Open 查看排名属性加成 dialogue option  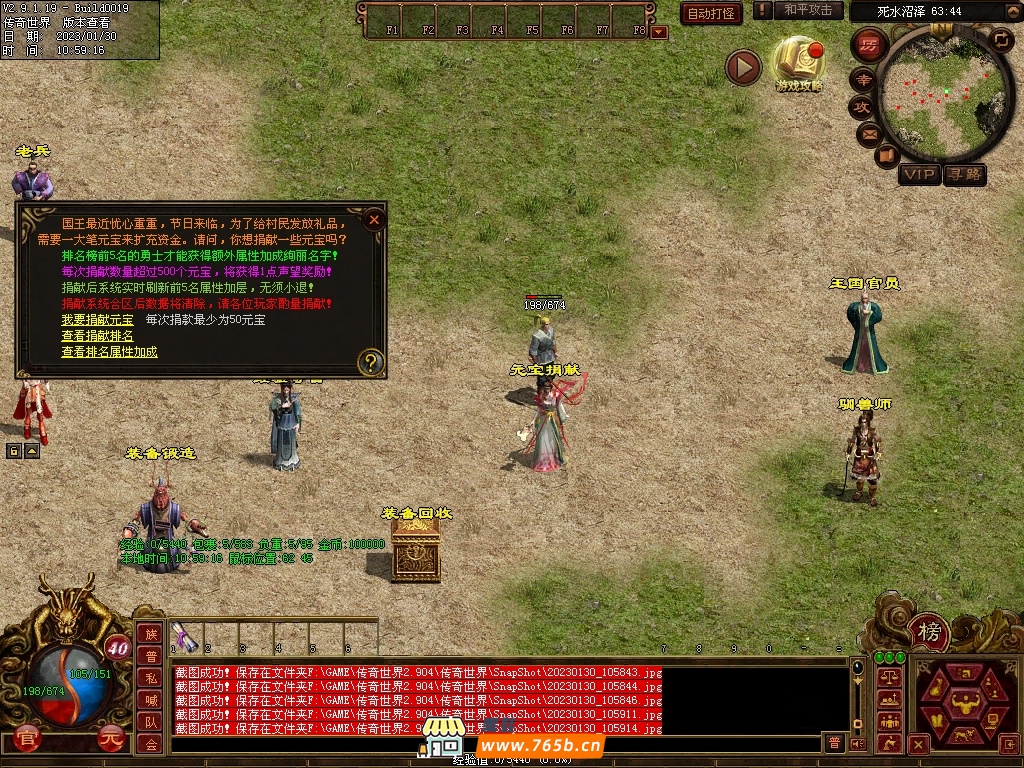pos(109,352)
